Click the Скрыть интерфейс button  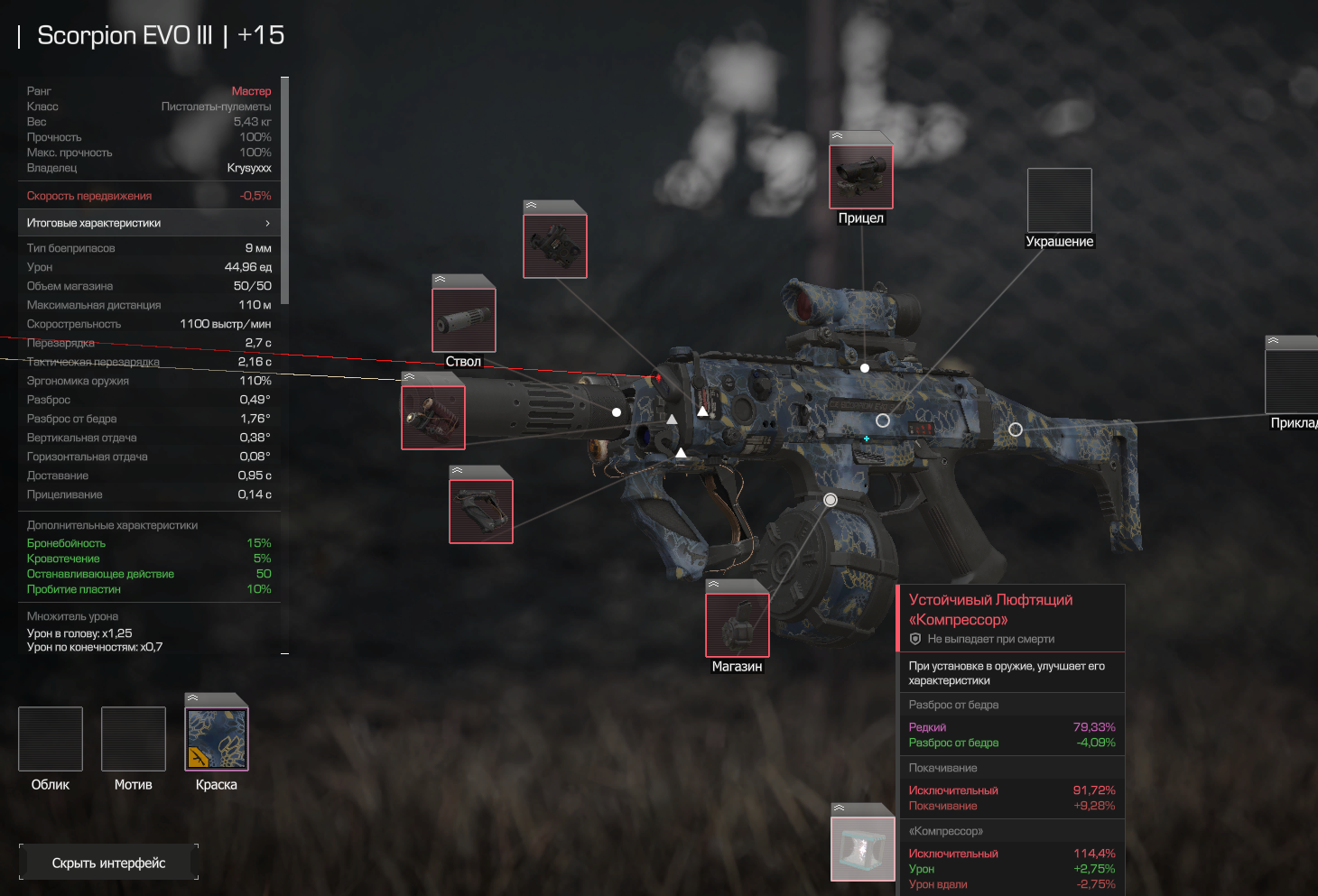pyautogui.click(x=108, y=863)
